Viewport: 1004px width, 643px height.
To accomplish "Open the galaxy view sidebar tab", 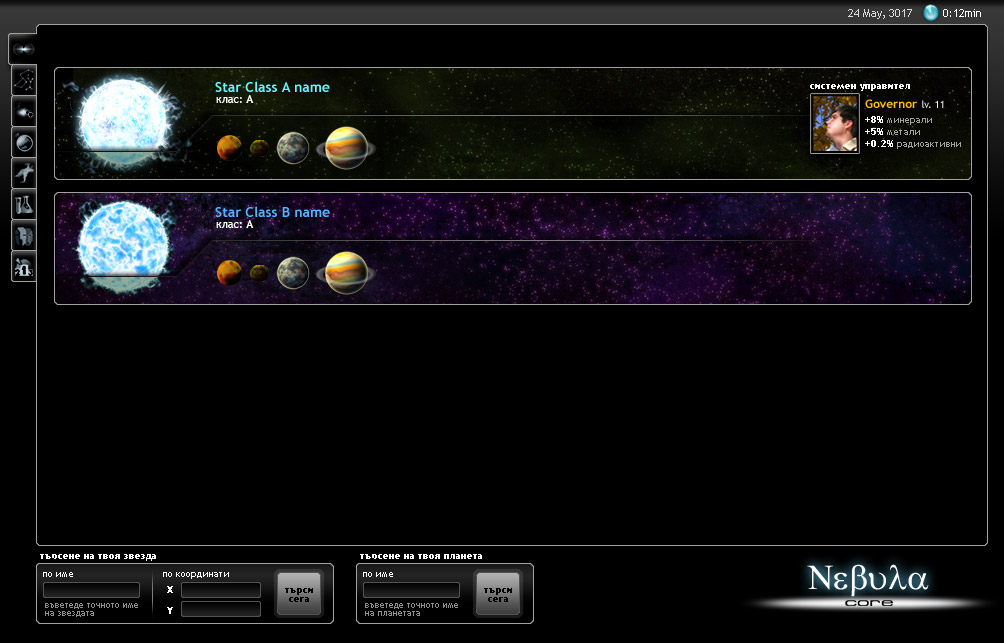I will pos(23,48).
